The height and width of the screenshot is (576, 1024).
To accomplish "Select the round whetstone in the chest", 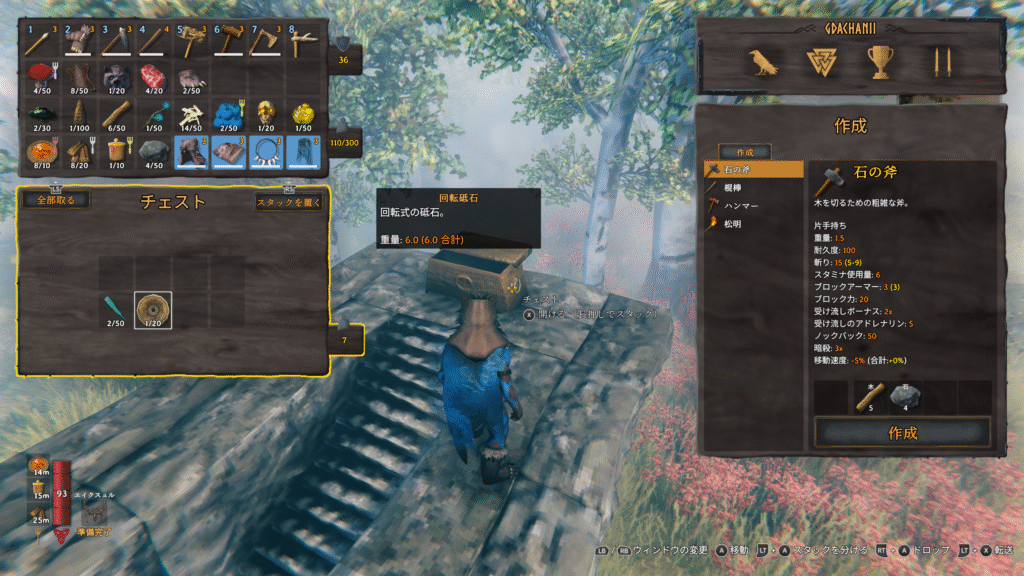I will tap(153, 309).
